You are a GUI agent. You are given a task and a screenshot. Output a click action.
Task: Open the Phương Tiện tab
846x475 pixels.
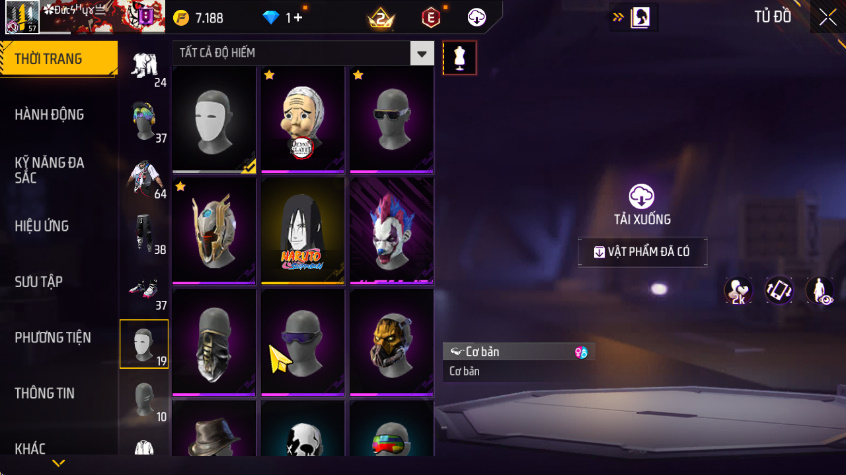point(52,338)
